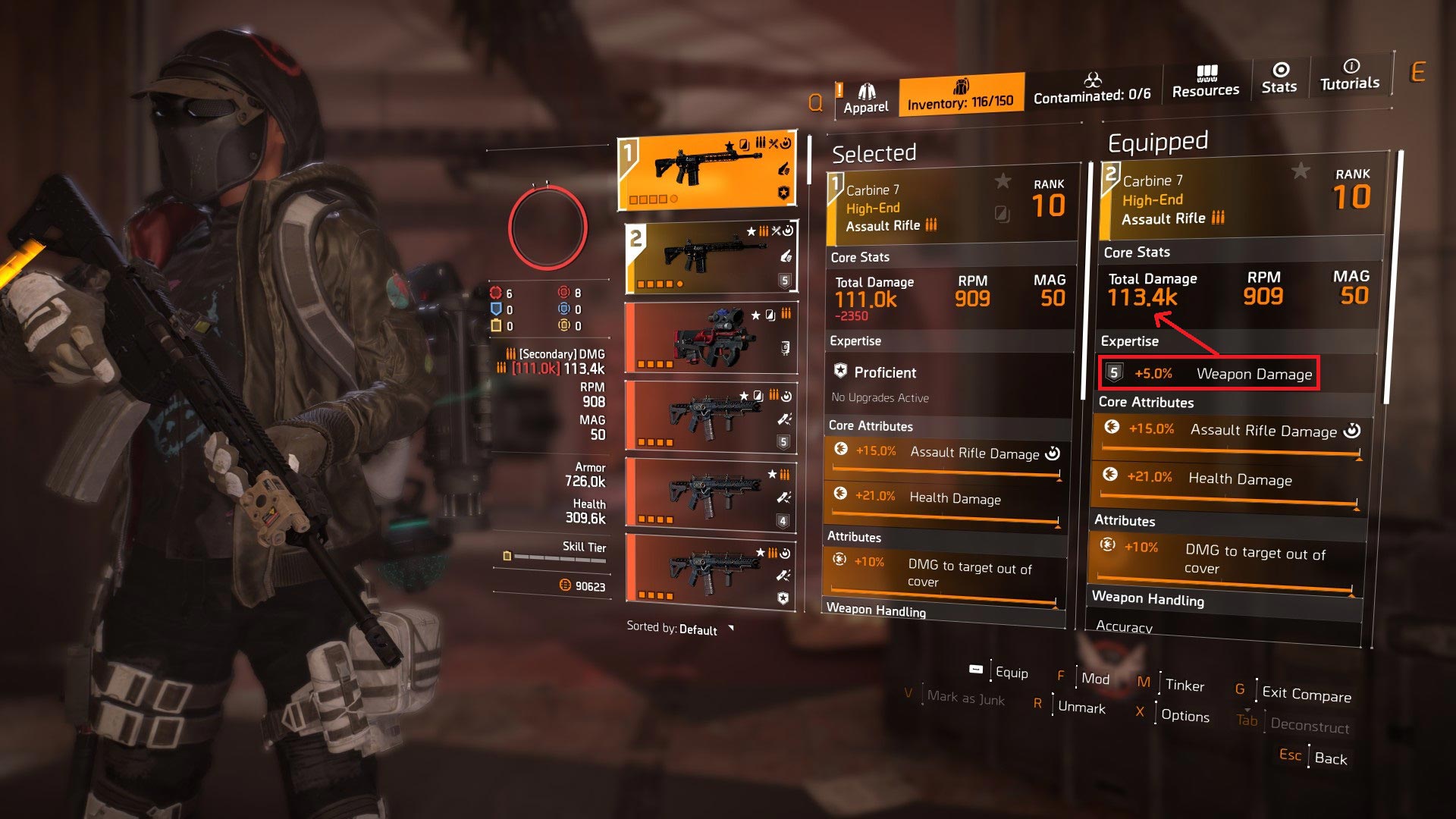Open the Resources tab
Image resolution: width=1456 pixels, height=819 pixels.
[x=1206, y=82]
